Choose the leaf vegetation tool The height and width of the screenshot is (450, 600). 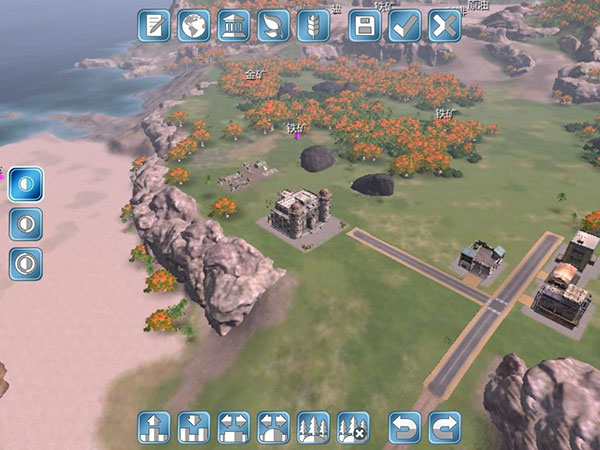tap(274, 25)
